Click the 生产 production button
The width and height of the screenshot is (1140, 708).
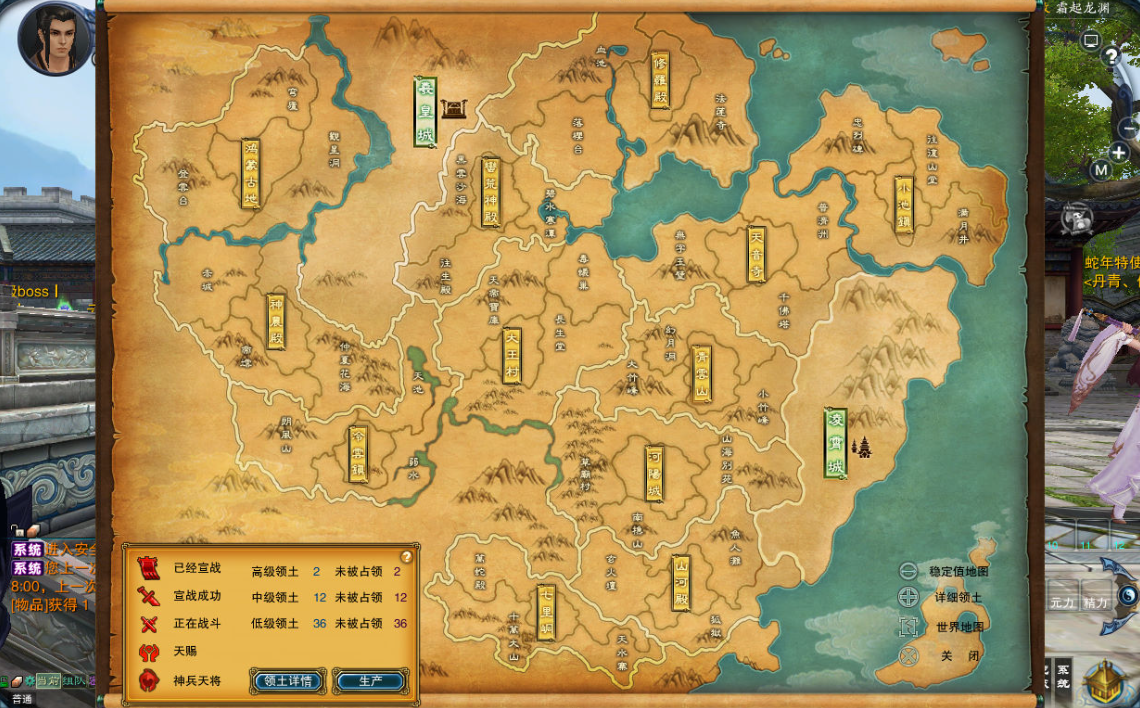point(370,681)
